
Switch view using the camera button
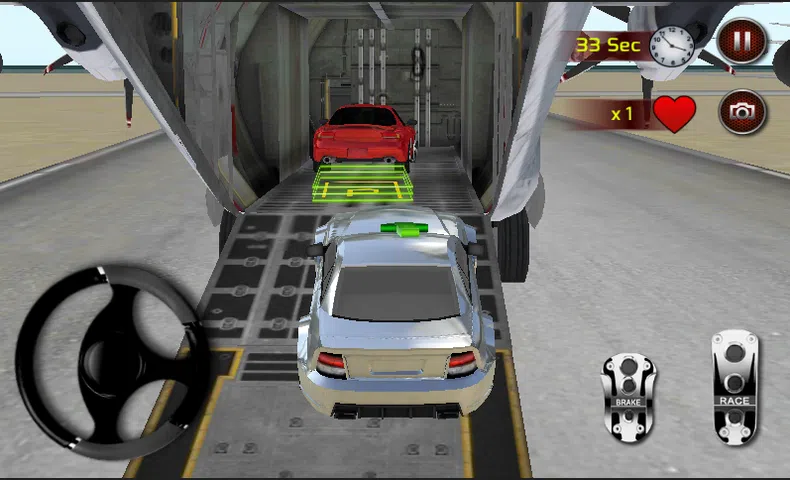tap(742, 111)
